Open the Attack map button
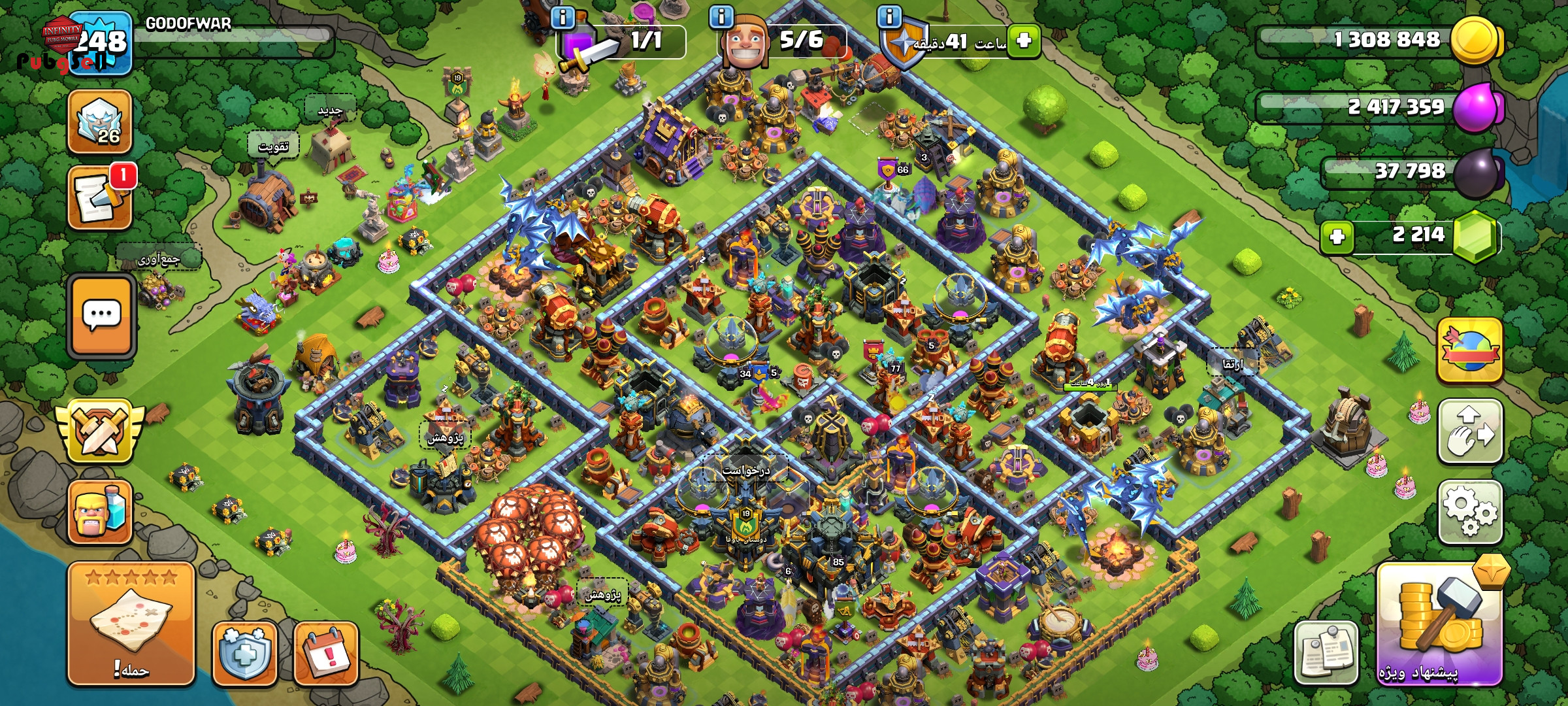 click(131, 623)
